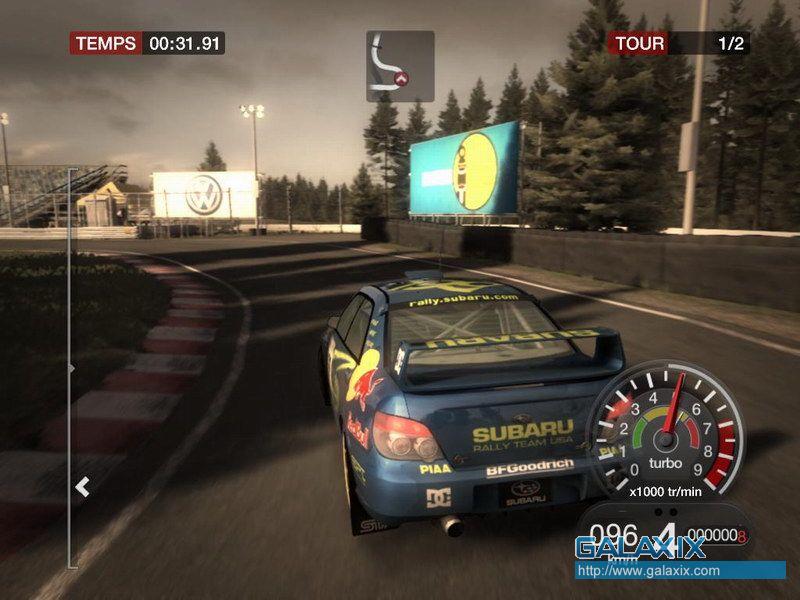
Task: Click the track minimap
Action: (x=400, y=66)
